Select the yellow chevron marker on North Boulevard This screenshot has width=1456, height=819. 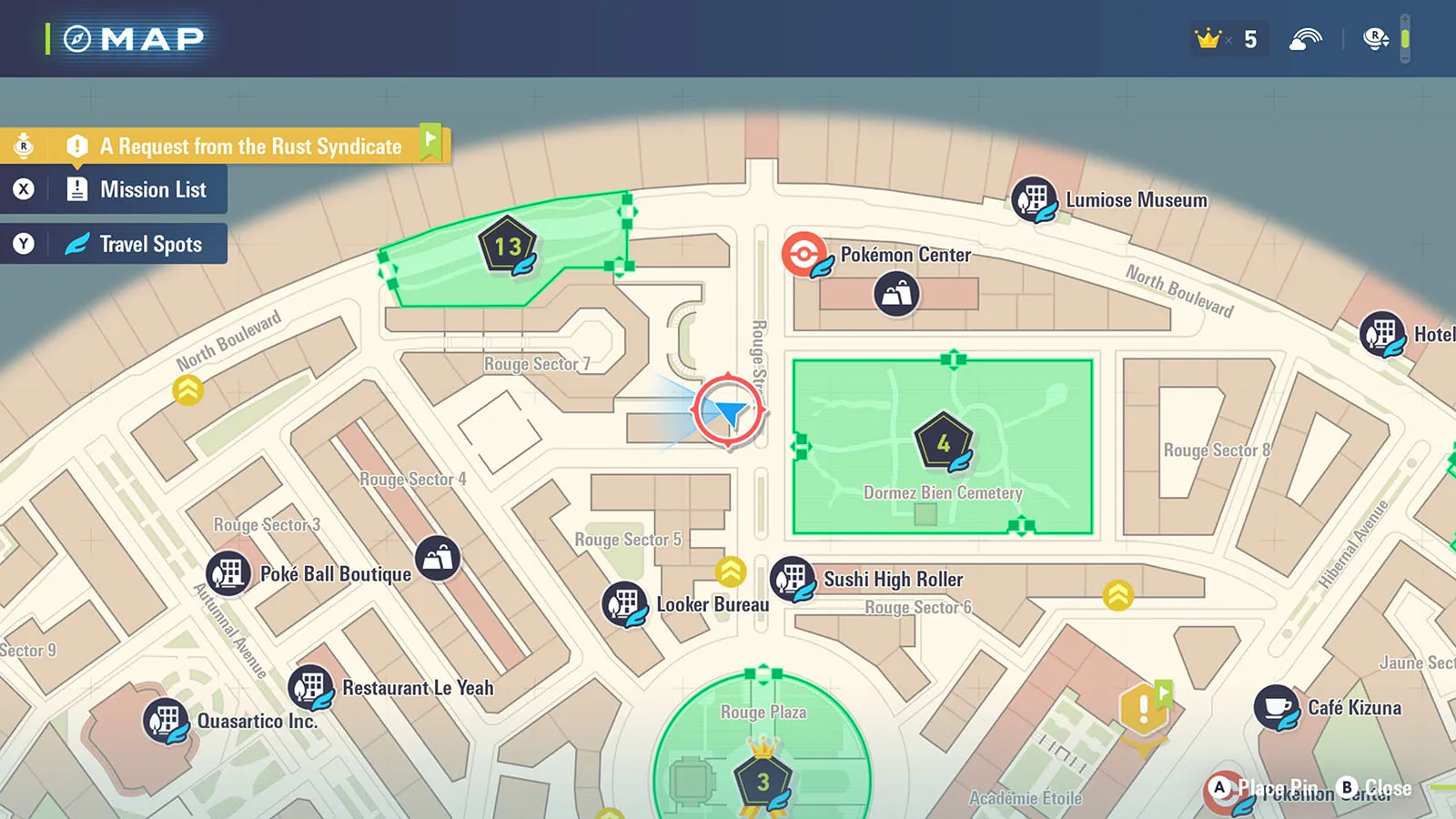point(187,390)
